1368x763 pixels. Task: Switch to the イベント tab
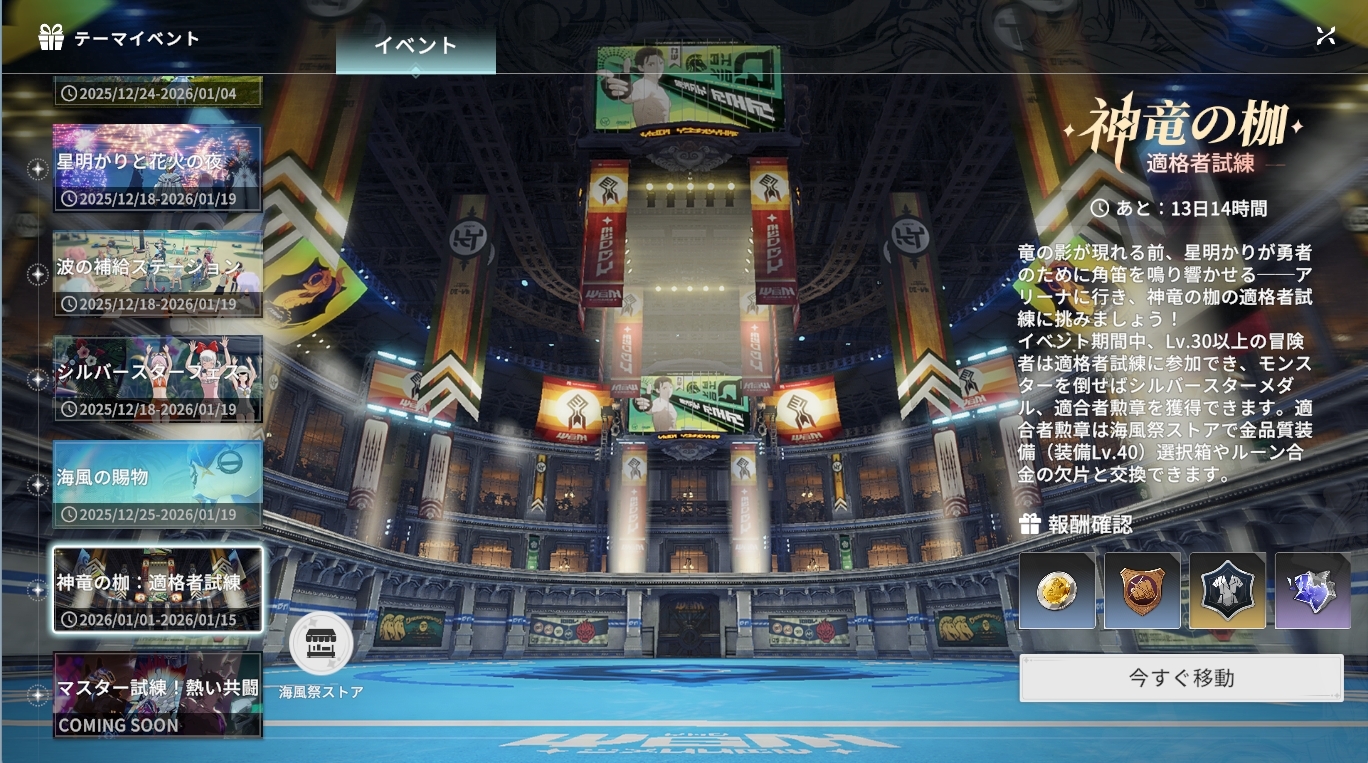click(415, 46)
